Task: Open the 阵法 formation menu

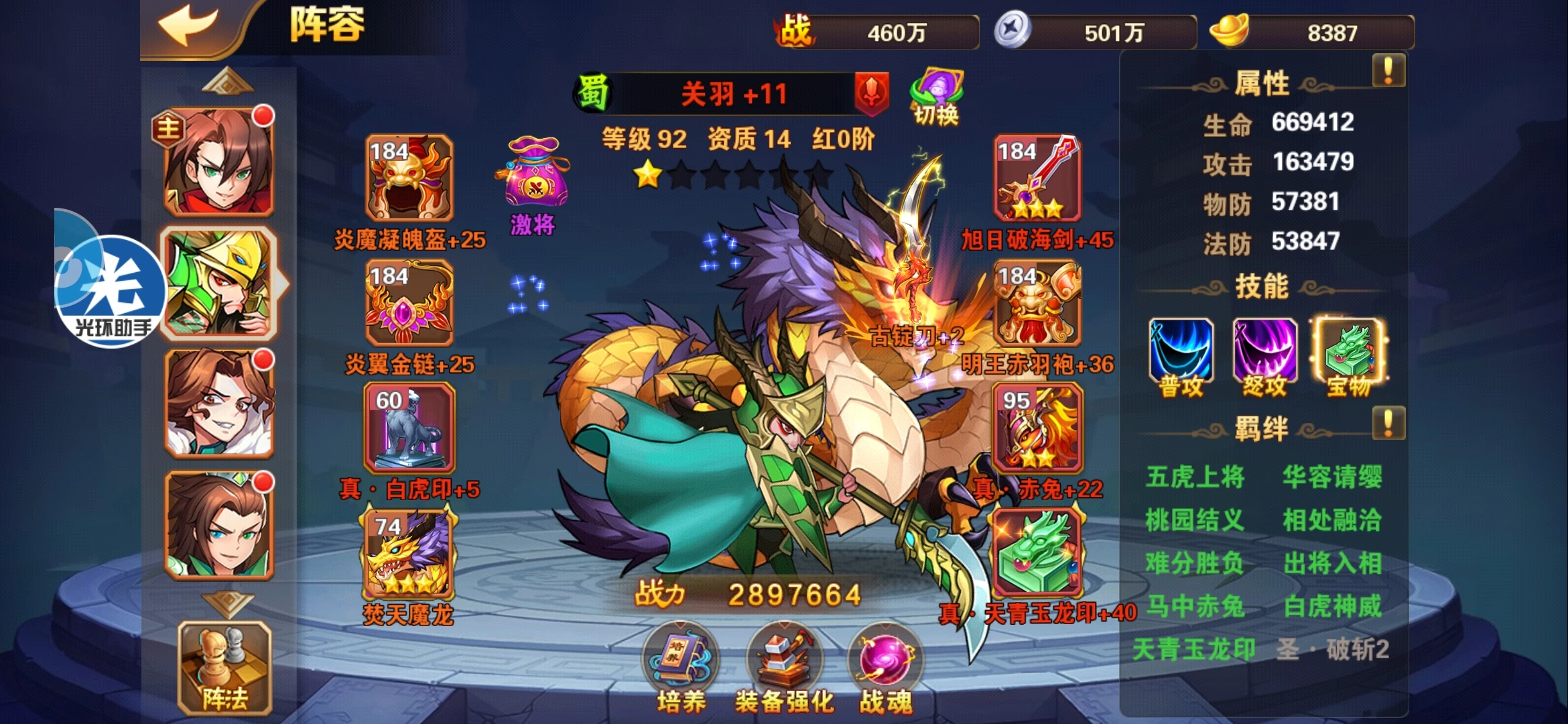Action: (224, 668)
